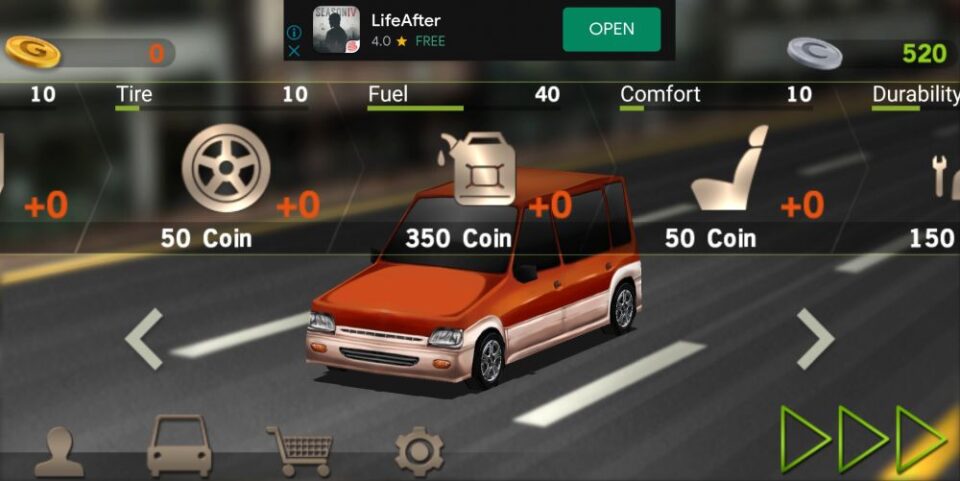
Task: Tap the silver coin balance
Action: (x=868, y=53)
